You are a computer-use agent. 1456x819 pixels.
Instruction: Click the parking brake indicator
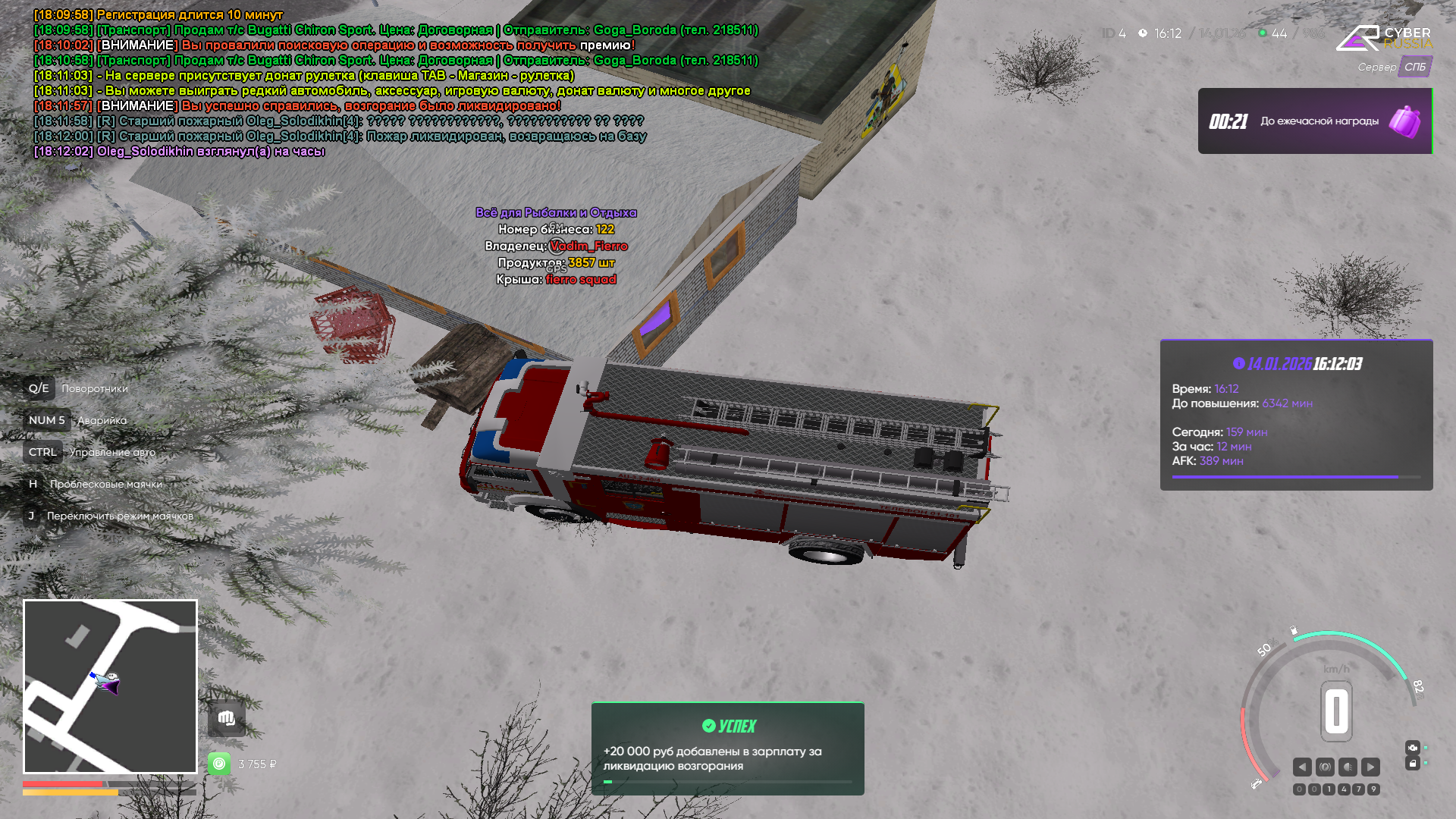click(1325, 767)
